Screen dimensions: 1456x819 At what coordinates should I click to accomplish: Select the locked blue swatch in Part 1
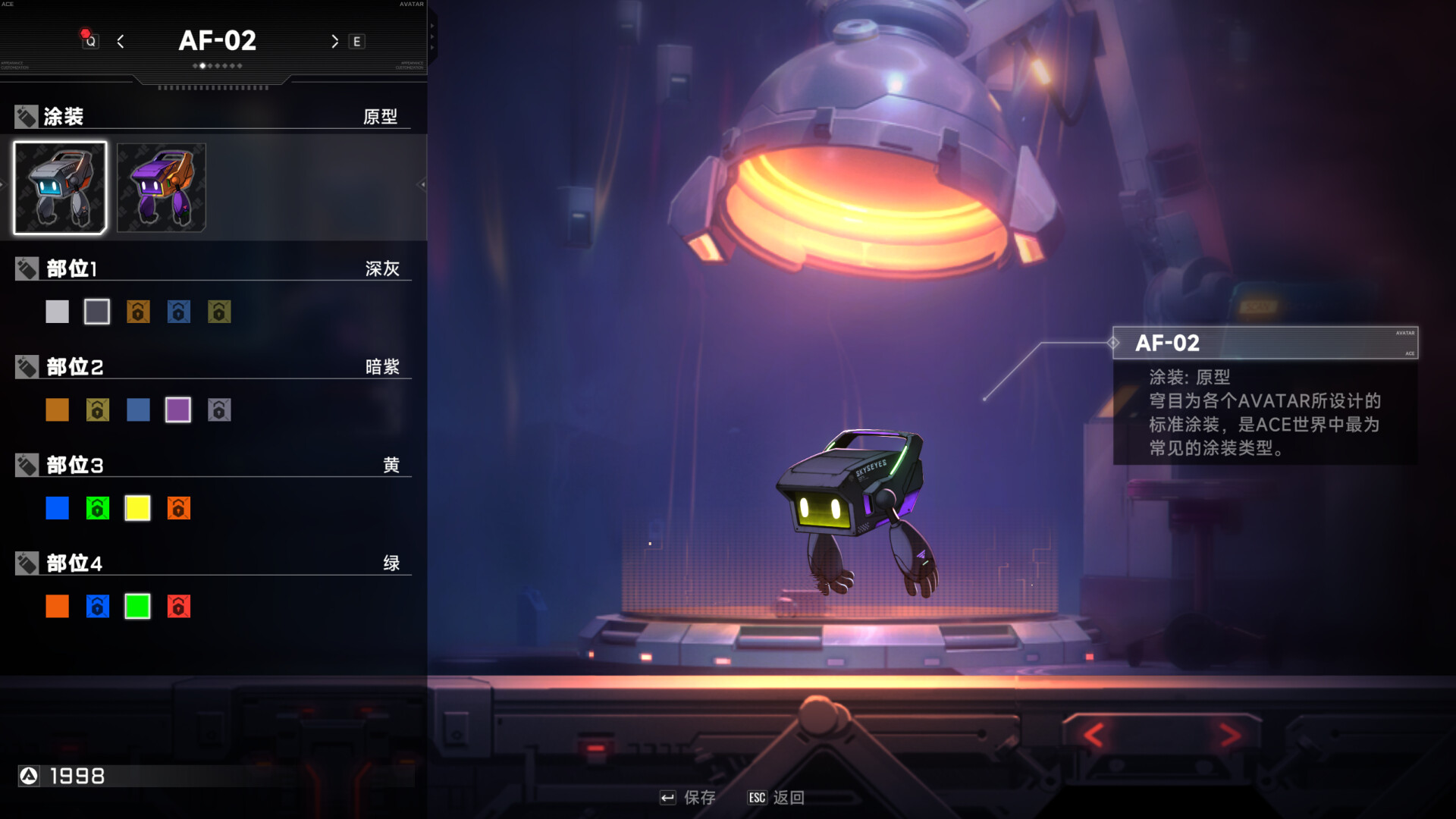(178, 312)
